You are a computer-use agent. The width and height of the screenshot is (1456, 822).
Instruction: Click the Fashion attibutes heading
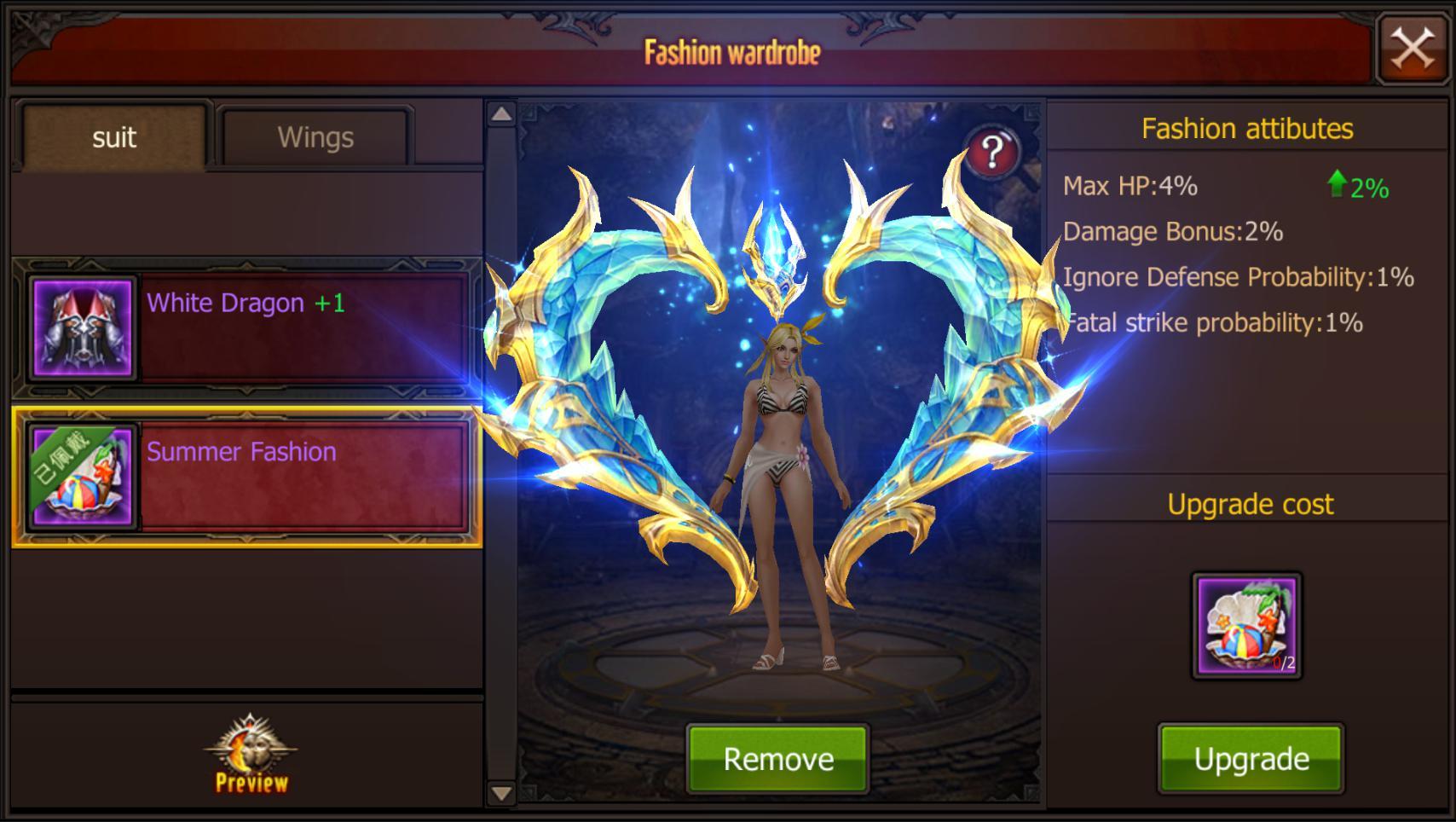[x=1247, y=129]
